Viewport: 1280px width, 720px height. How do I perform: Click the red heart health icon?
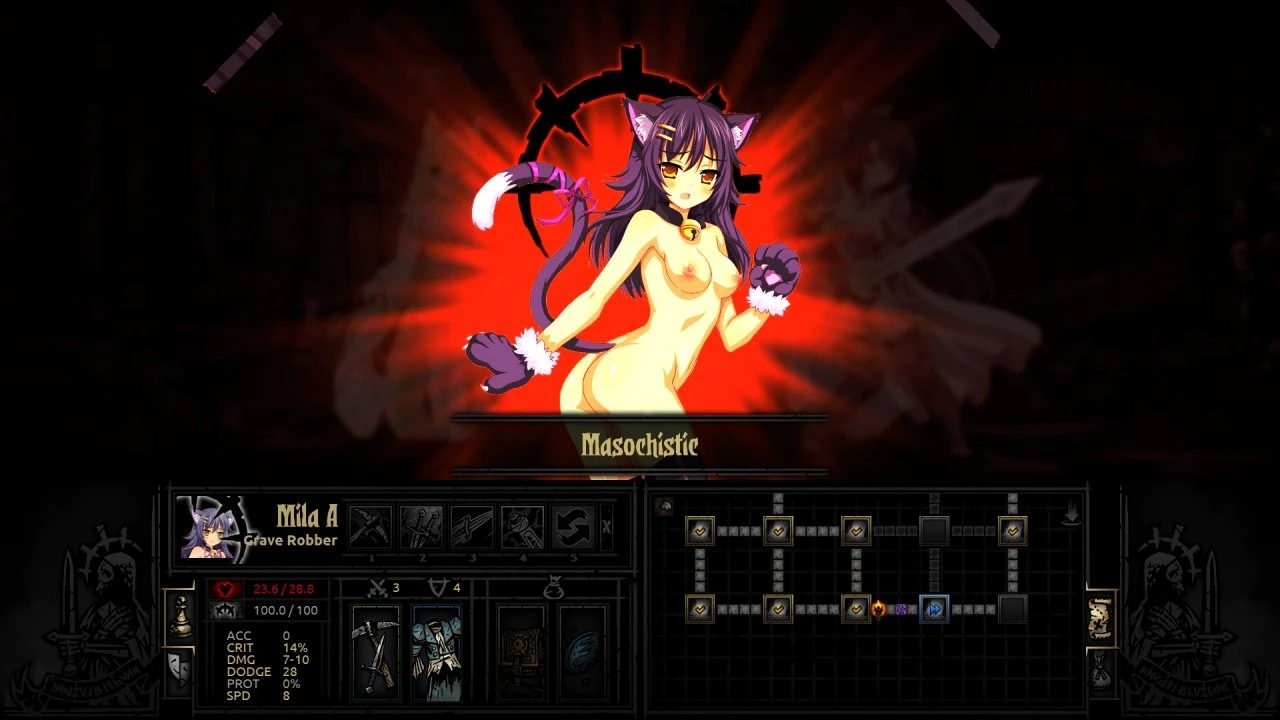pos(226,589)
